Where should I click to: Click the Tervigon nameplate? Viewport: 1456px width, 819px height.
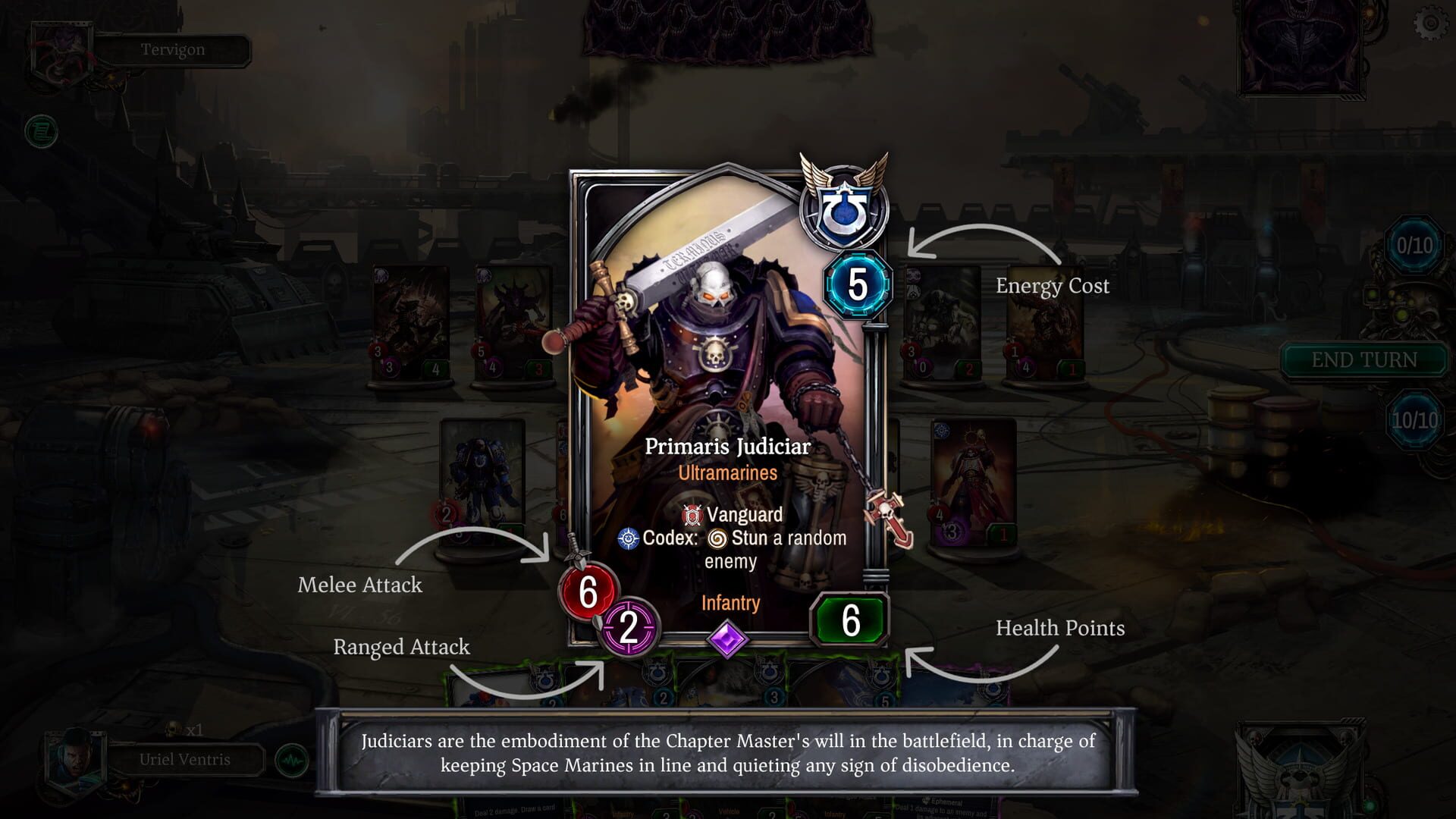[173, 50]
